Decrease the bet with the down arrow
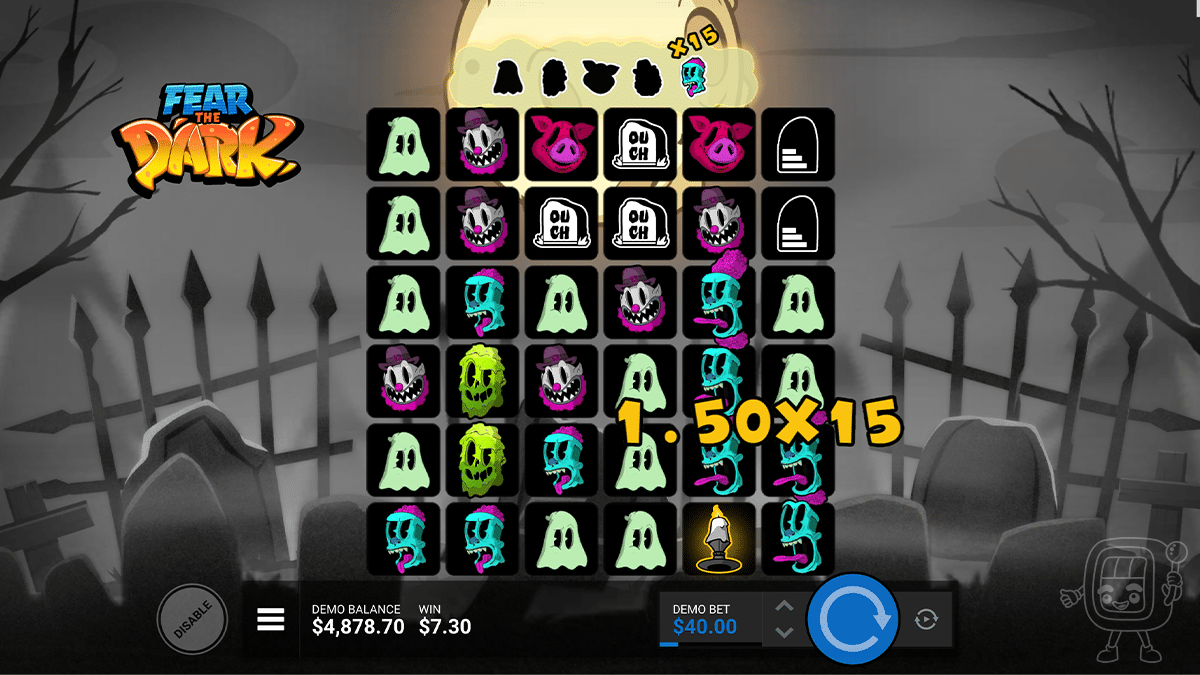 (x=785, y=632)
